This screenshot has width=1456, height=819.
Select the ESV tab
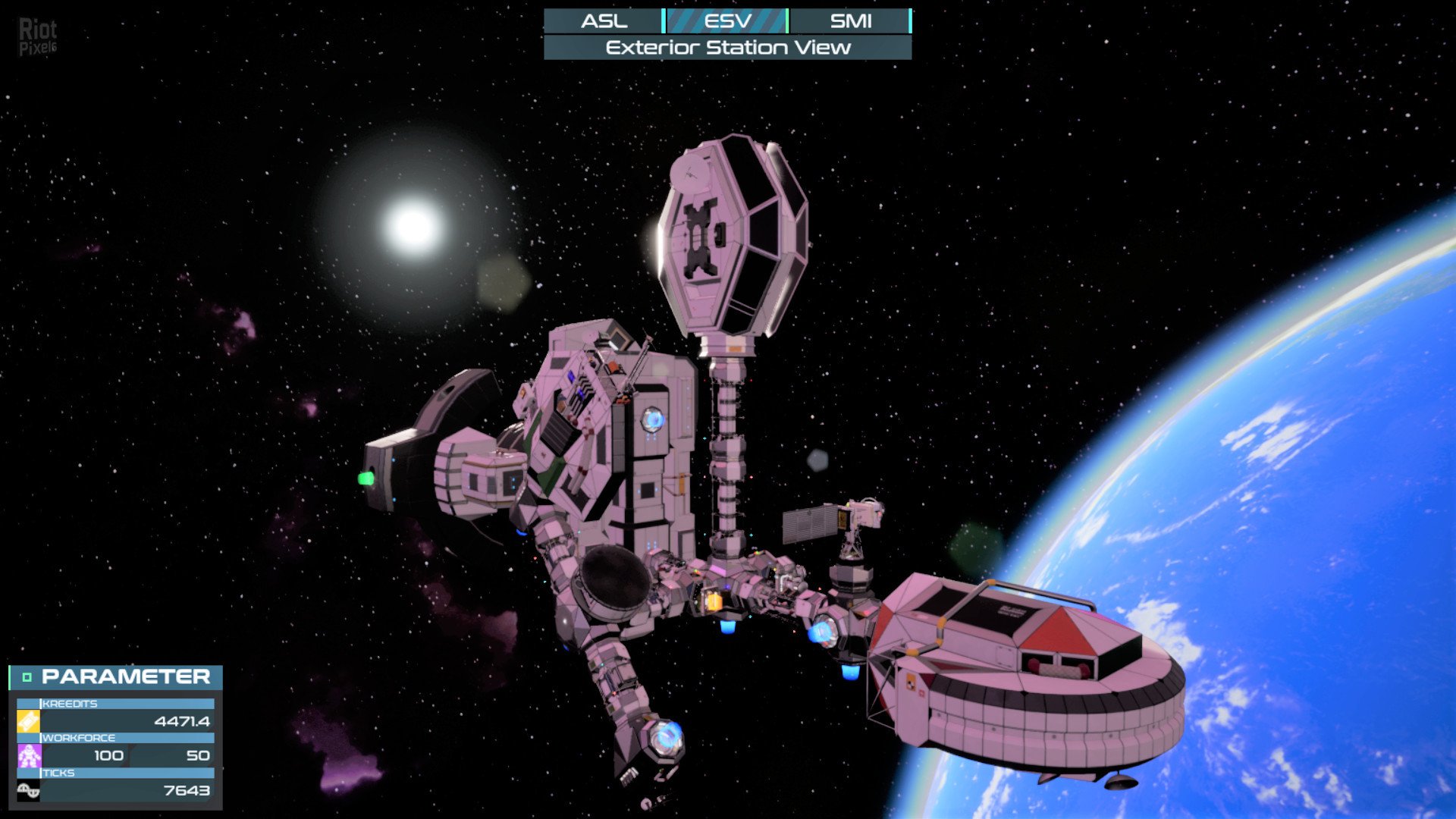(727, 21)
